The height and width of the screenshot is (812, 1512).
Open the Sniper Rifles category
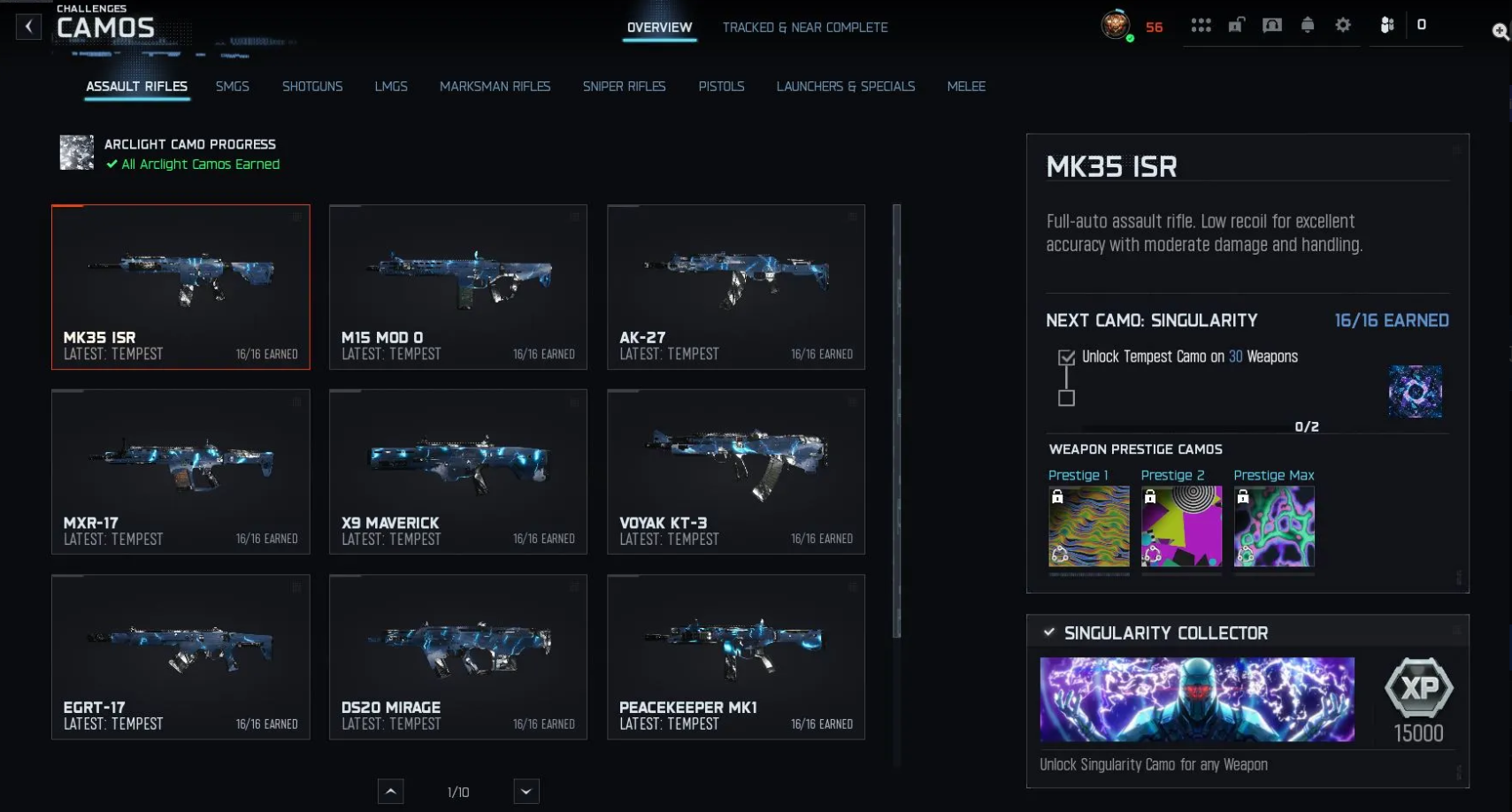(624, 86)
